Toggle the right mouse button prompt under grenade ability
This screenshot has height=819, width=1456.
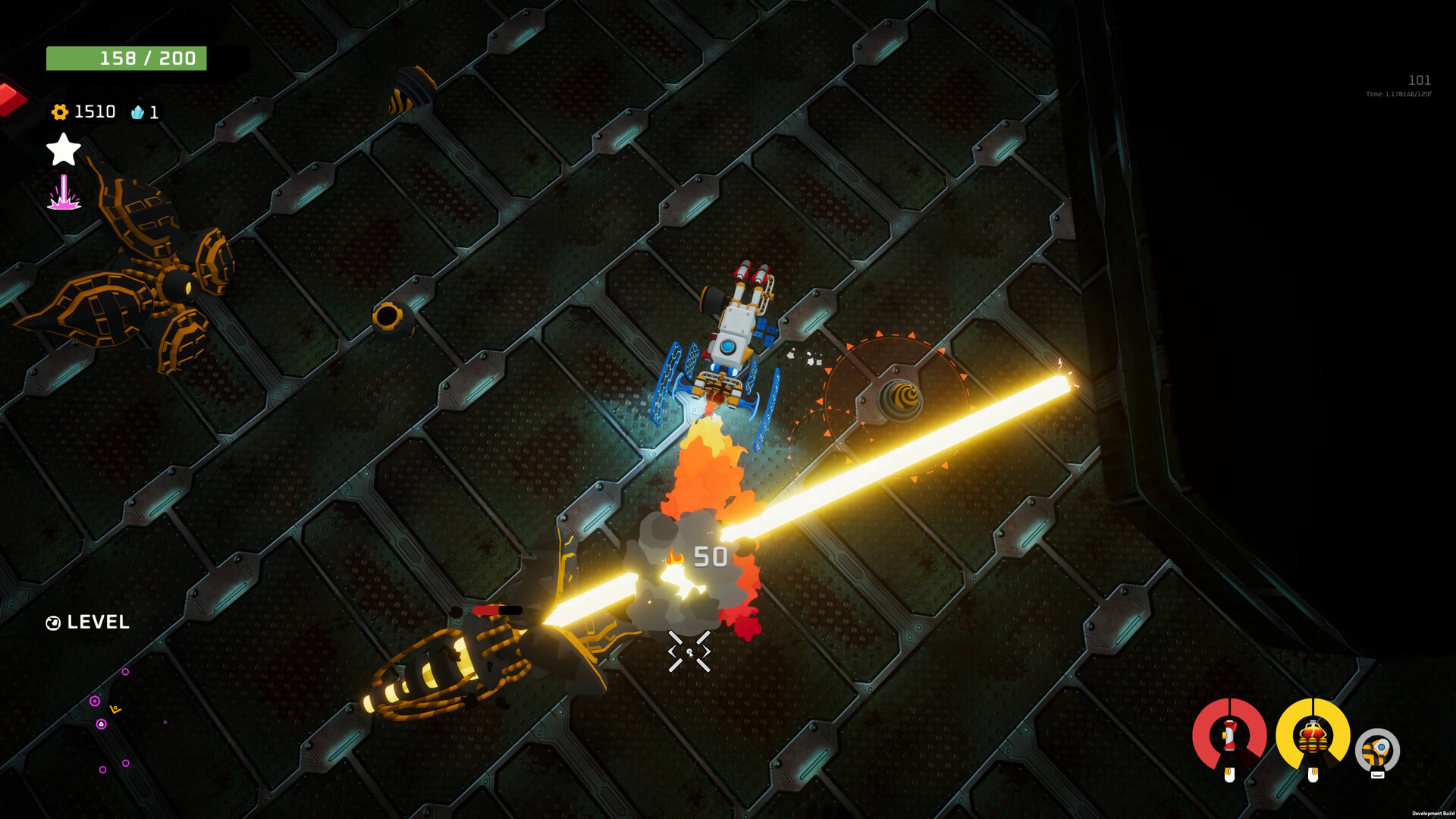[x=1313, y=775]
